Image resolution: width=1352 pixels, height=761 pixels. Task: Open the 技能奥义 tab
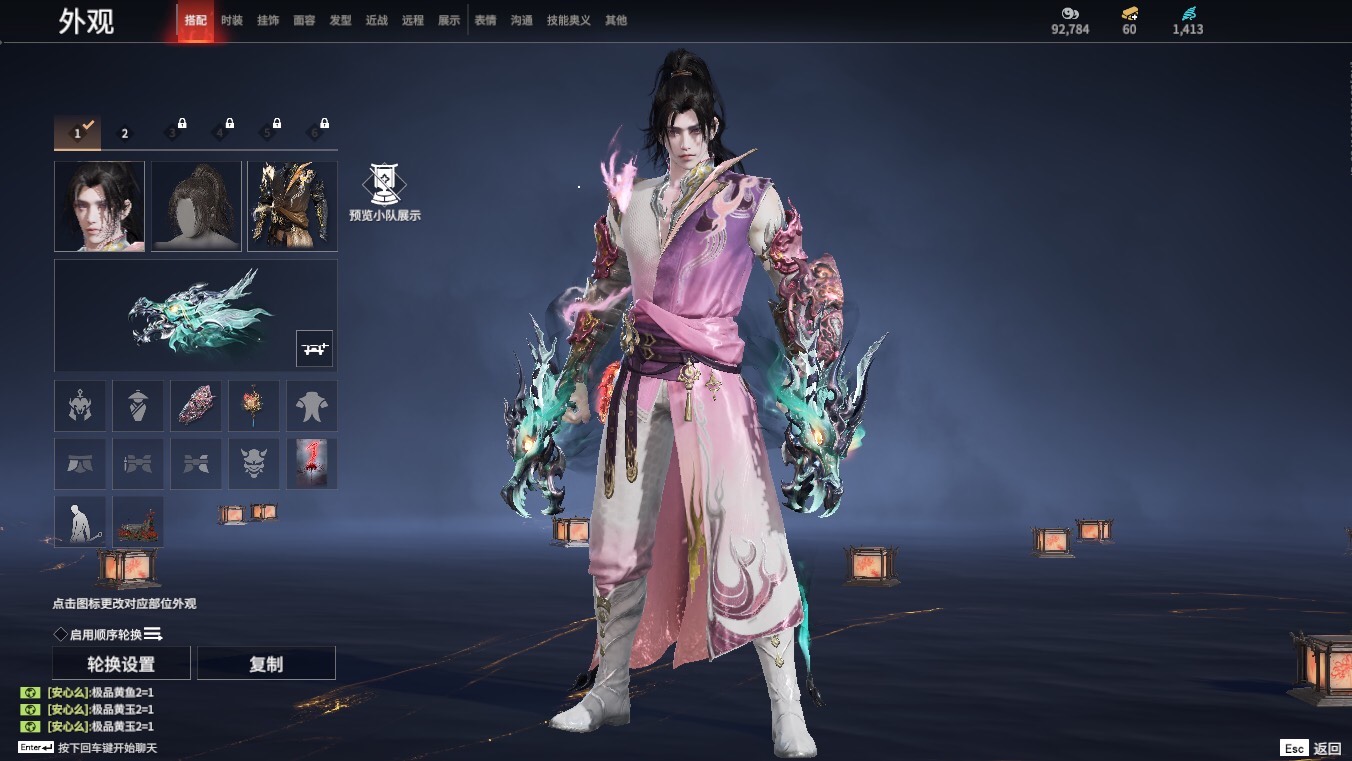[x=568, y=20]
